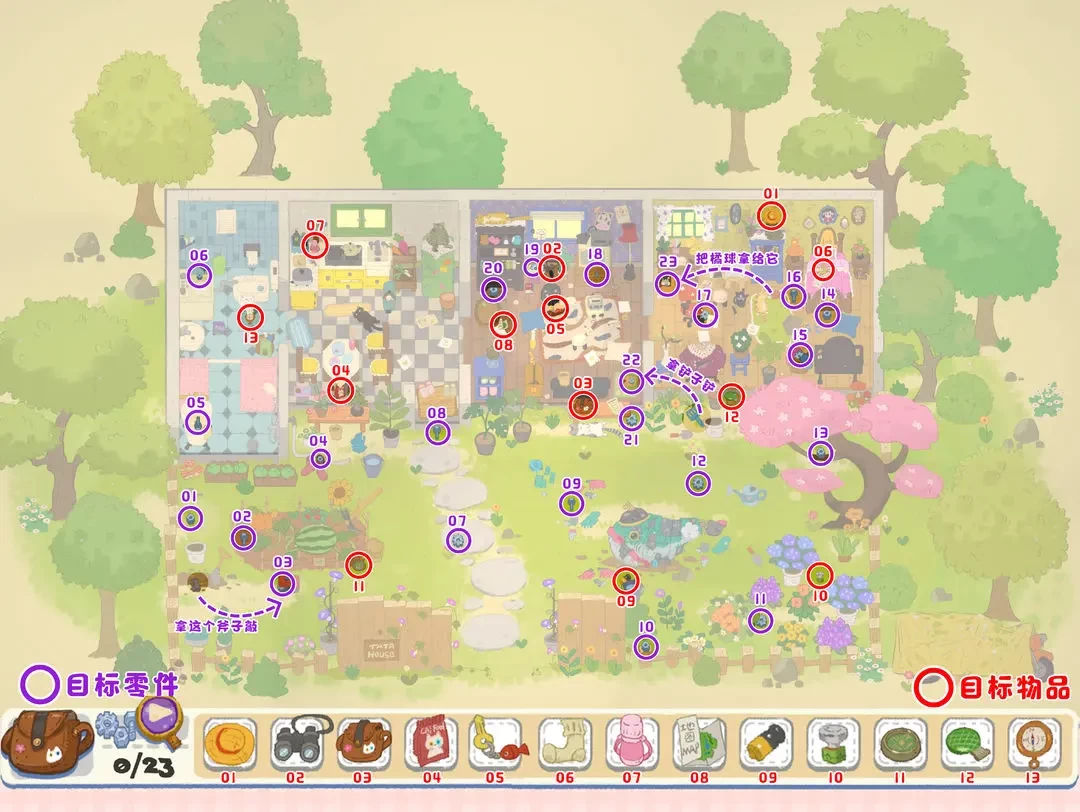Screen dimensions: 1080x812
Task: Pick the green paddle fan slot
Action: point(968,744)
